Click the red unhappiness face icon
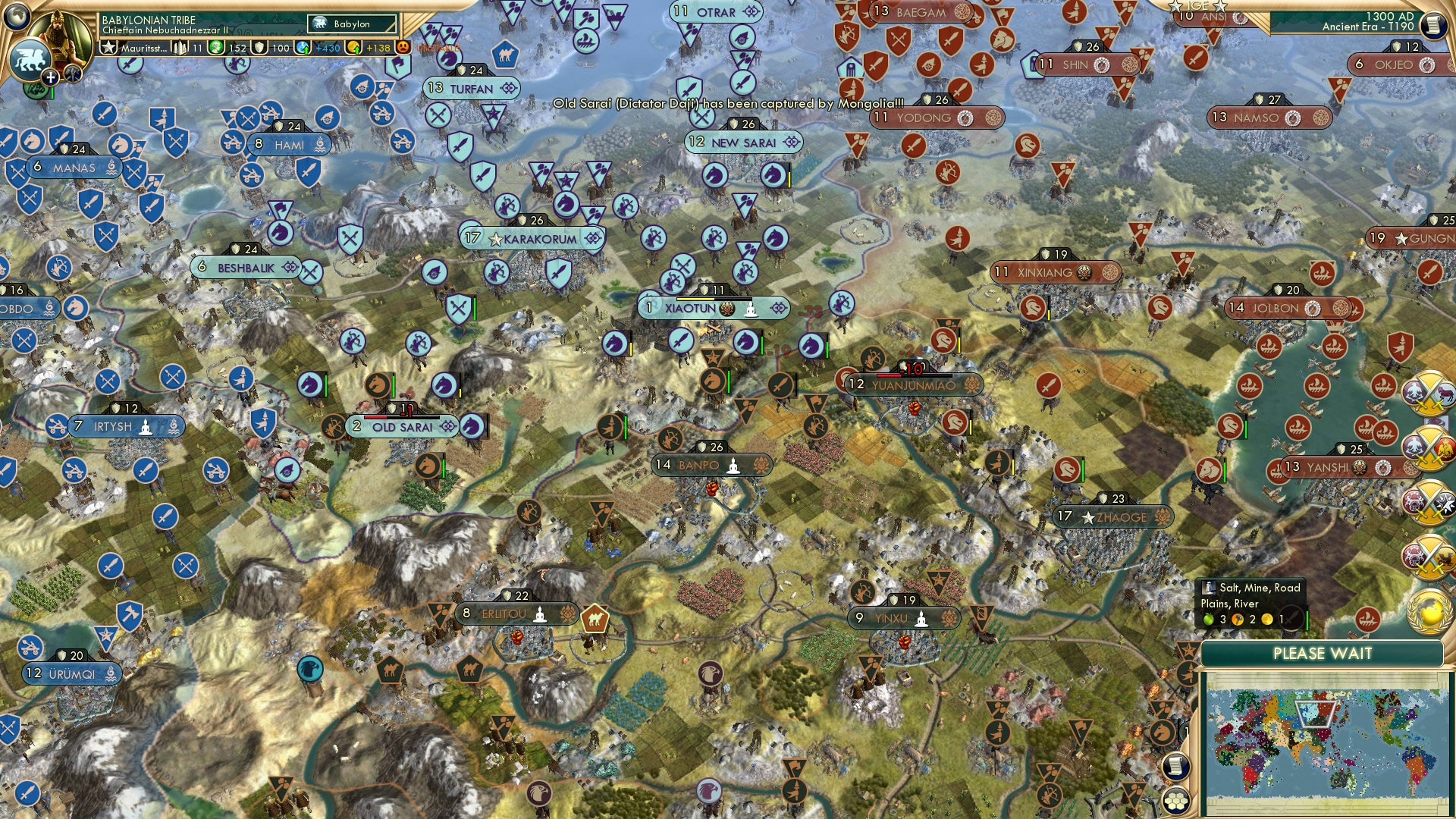Screen dimensions: 1456x819 click(x=403, y=47)
